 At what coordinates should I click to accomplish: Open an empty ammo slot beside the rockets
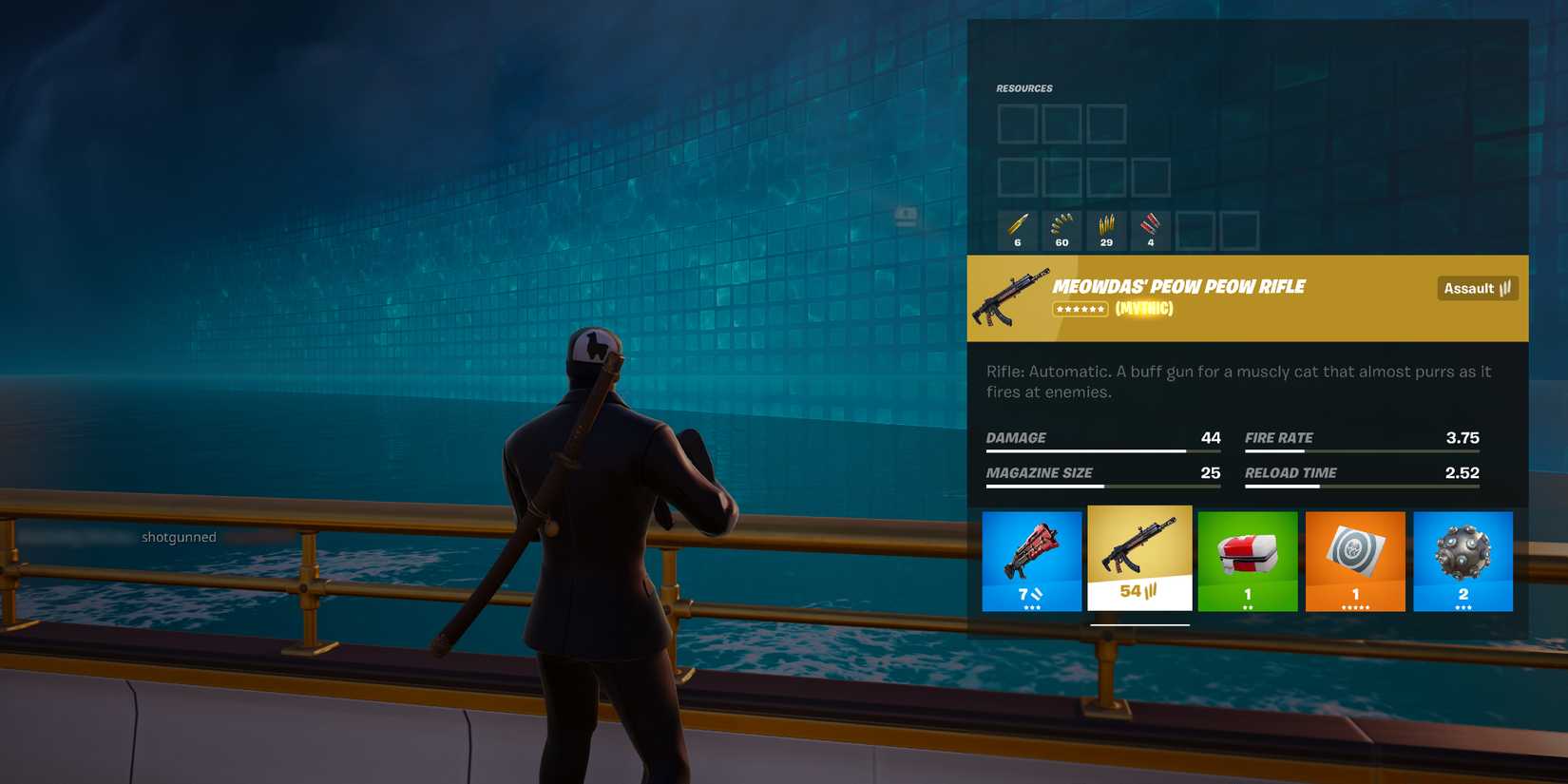pos(1195,228)
